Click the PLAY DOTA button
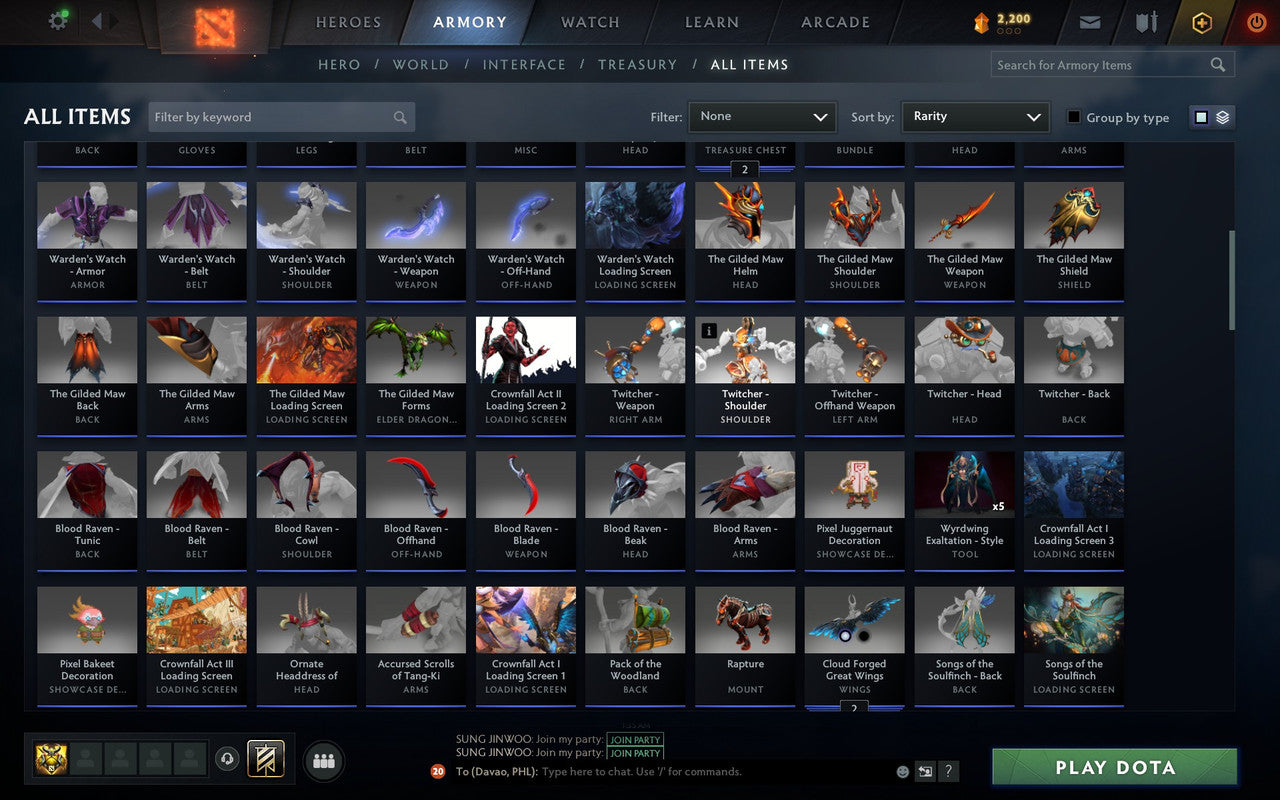 1113,767
